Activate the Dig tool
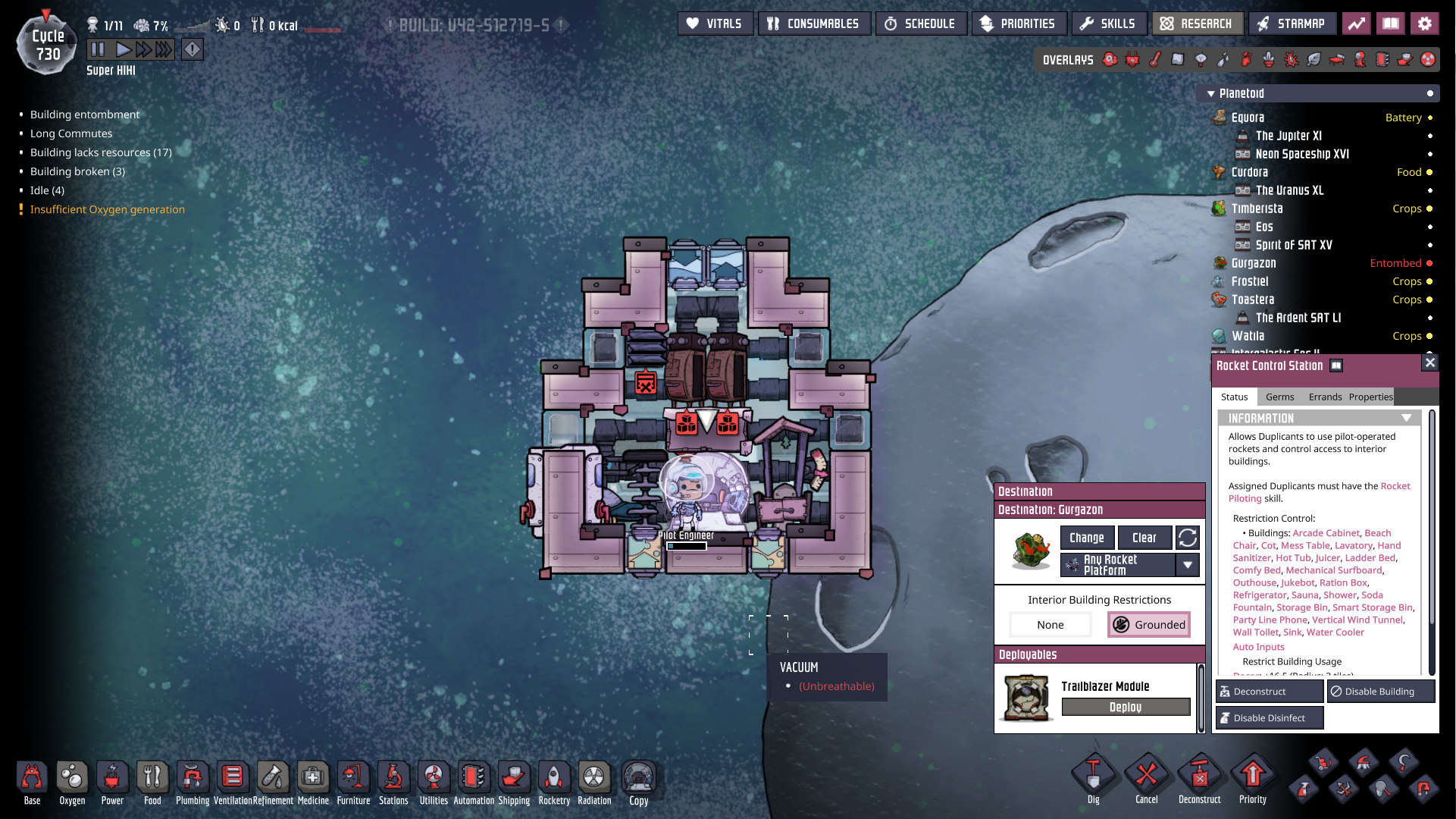The height and width of the screenshot is (819, 1456). pos(1093,779)
